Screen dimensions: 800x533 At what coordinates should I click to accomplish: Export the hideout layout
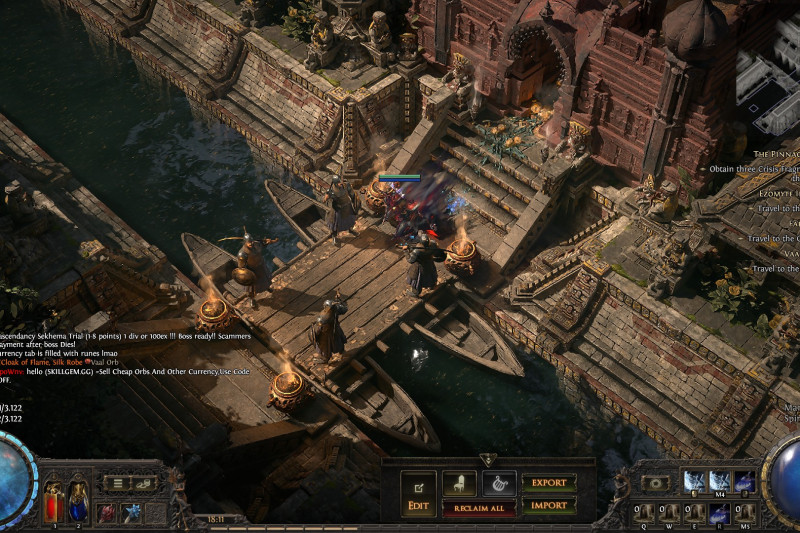[549, 483]
